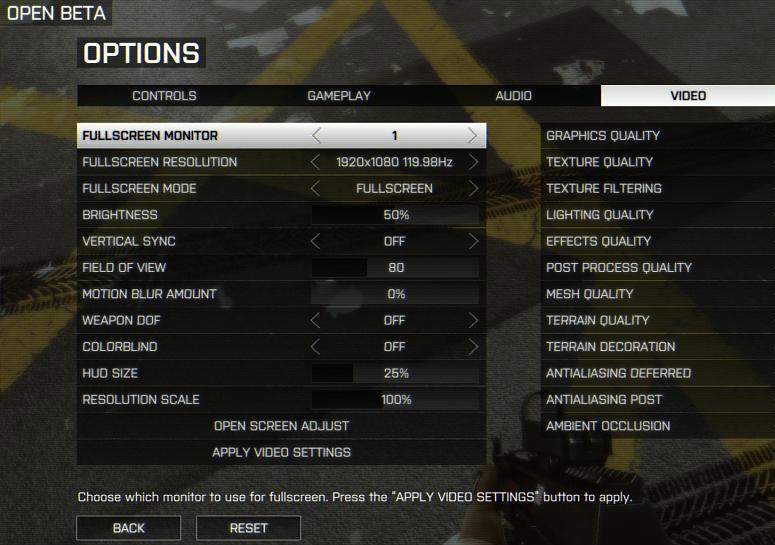The width and height of the screenshot is (775, 545).
Task: Toggle Vertical Sync with right arrow
Action: pos(473,241)
